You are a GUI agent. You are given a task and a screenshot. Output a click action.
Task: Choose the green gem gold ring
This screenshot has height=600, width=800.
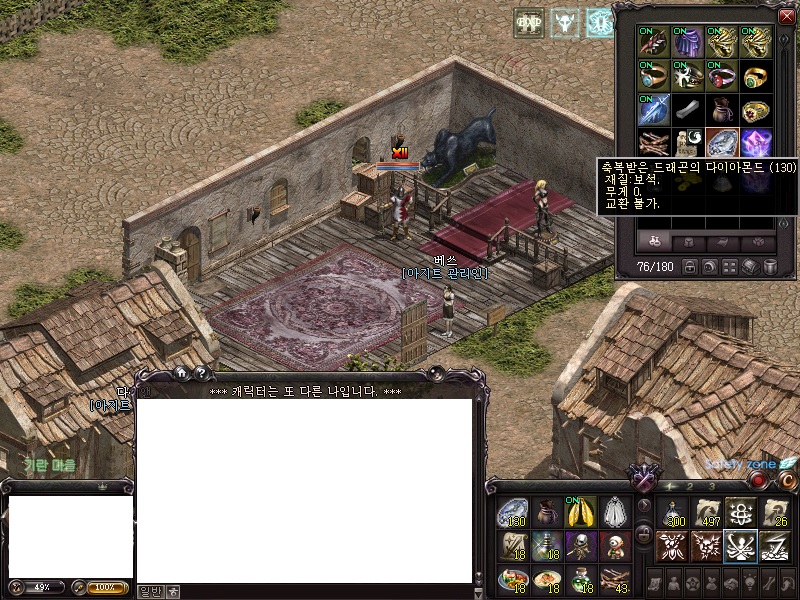click(x=756, y=75)
